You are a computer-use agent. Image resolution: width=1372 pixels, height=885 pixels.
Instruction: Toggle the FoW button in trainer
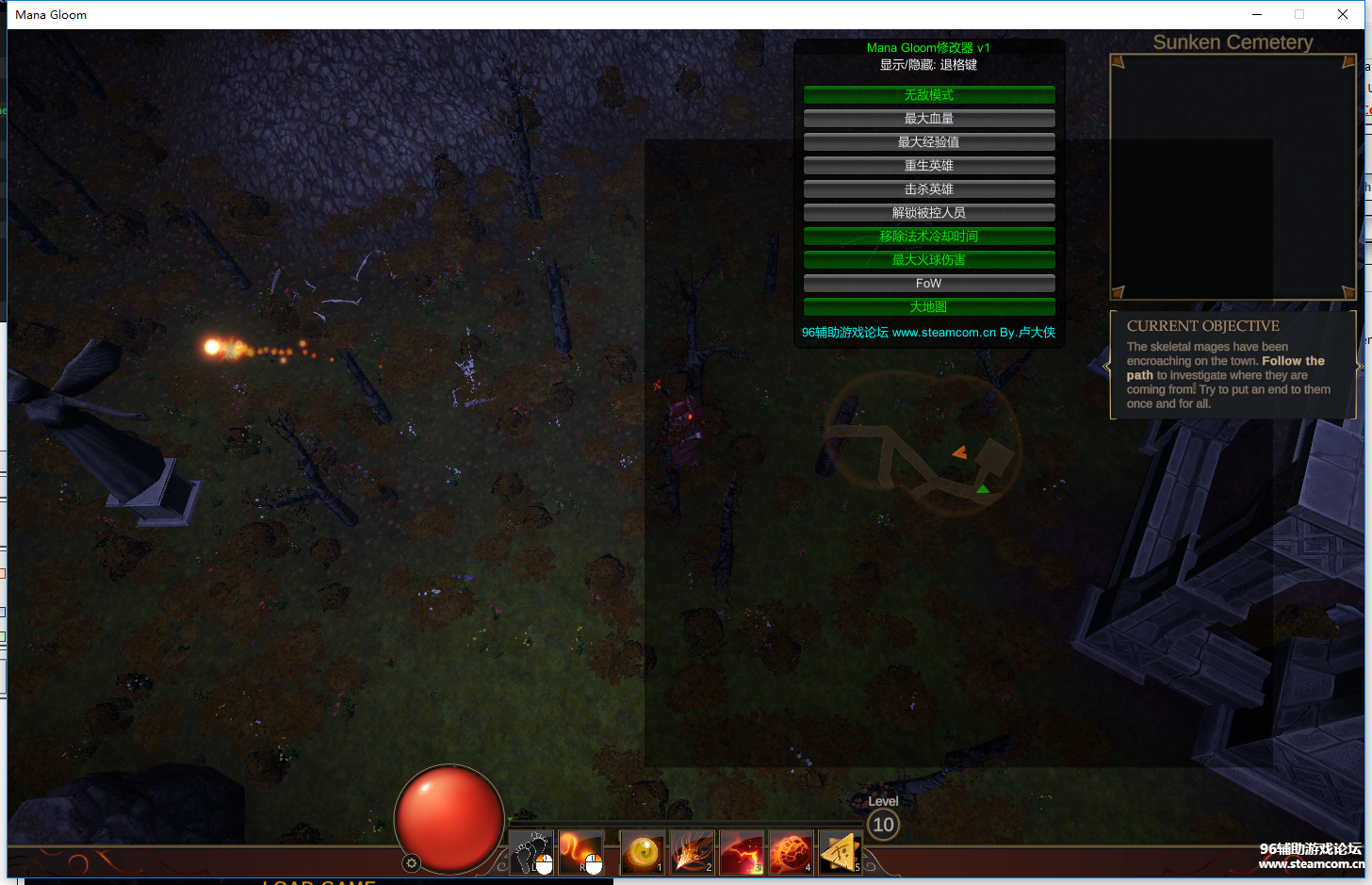[928, 284]
